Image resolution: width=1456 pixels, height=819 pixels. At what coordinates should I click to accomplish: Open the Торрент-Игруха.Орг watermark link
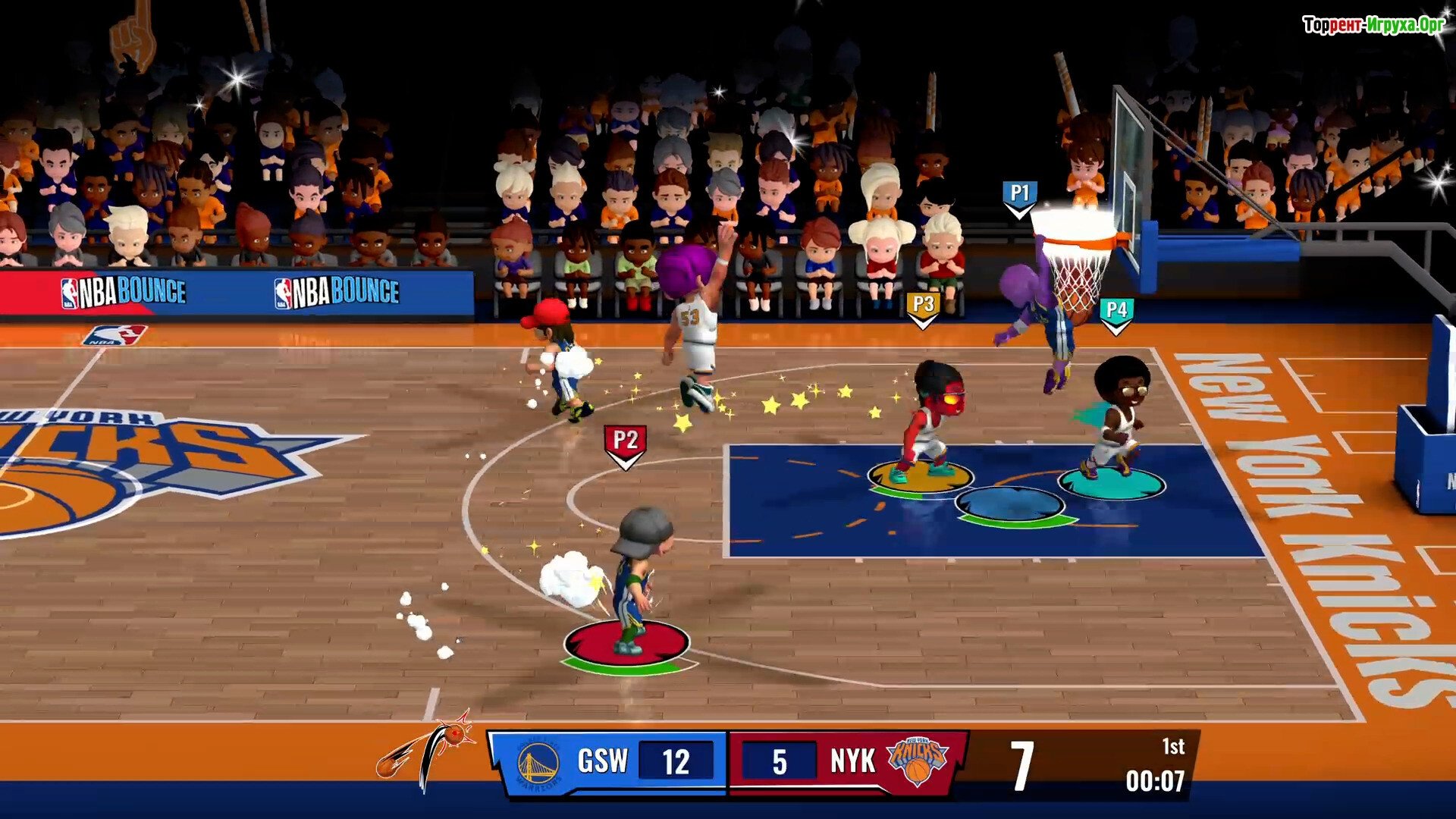(1373, 25)
